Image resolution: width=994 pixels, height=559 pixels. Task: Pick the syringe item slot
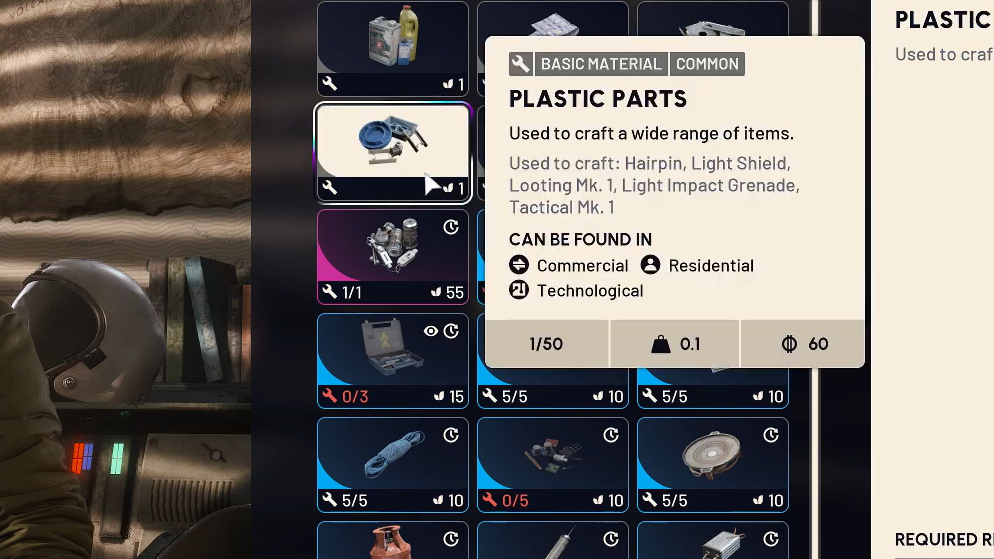click(x=552, y=541)
